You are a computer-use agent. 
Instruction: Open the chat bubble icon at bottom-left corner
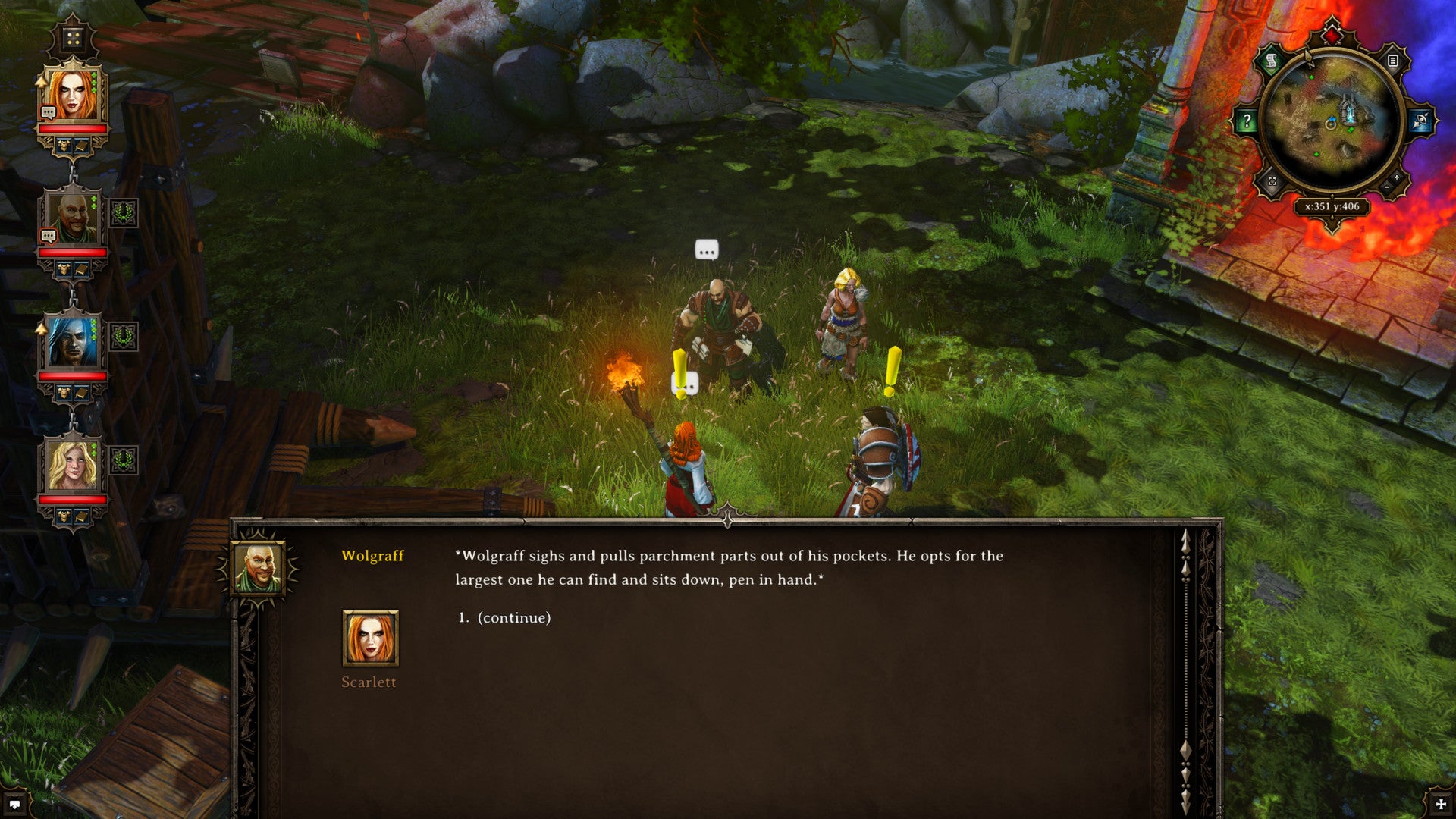[14, 805]
